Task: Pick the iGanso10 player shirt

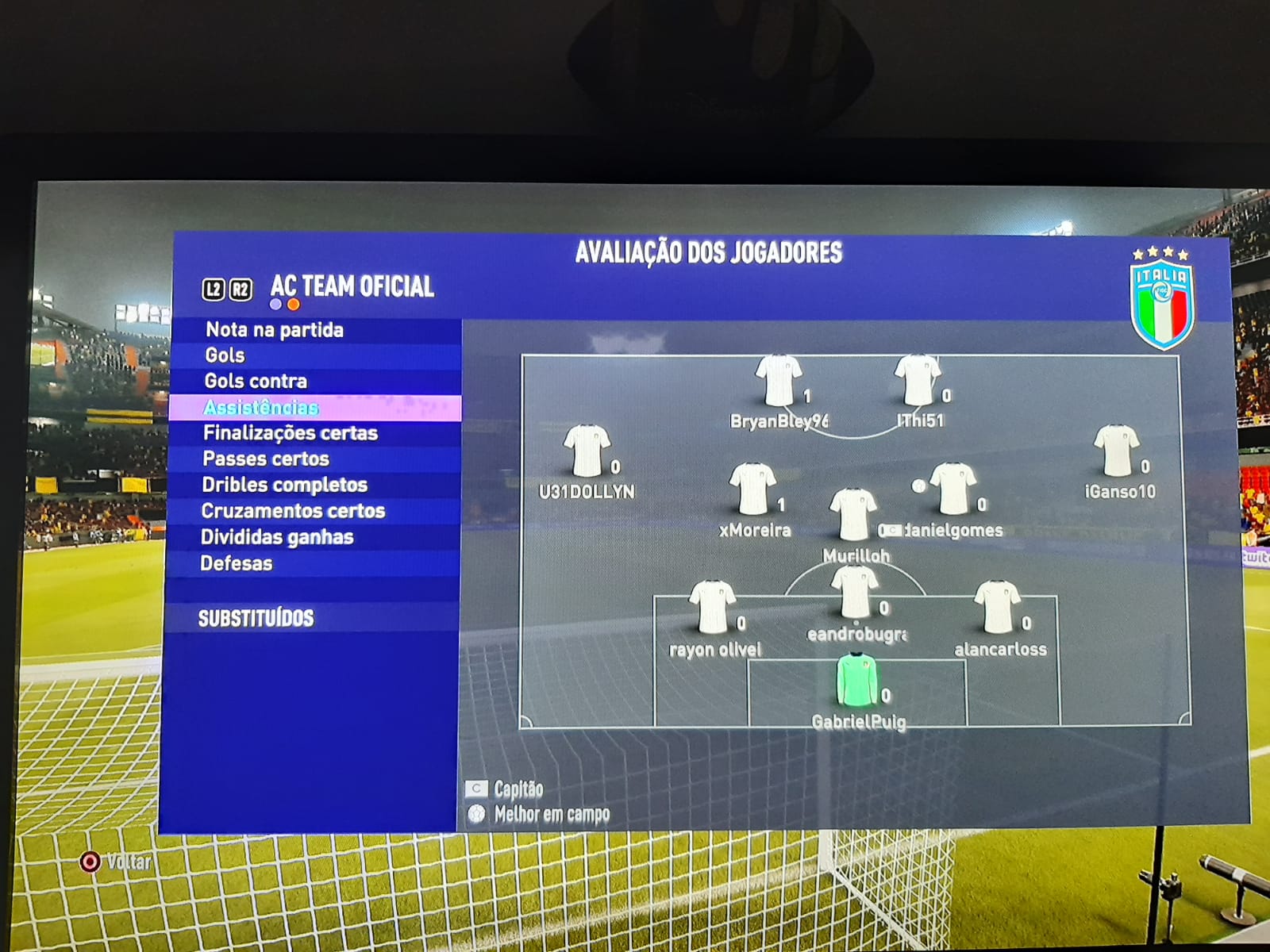Action: point(1117,451)
